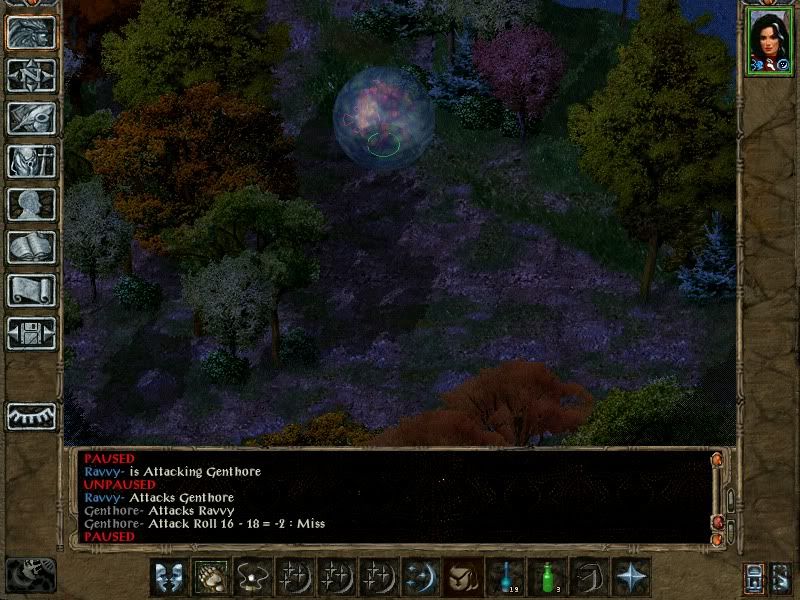Equip the sling weapon slot
The image size is (800, 600).
tap(252, 576)
